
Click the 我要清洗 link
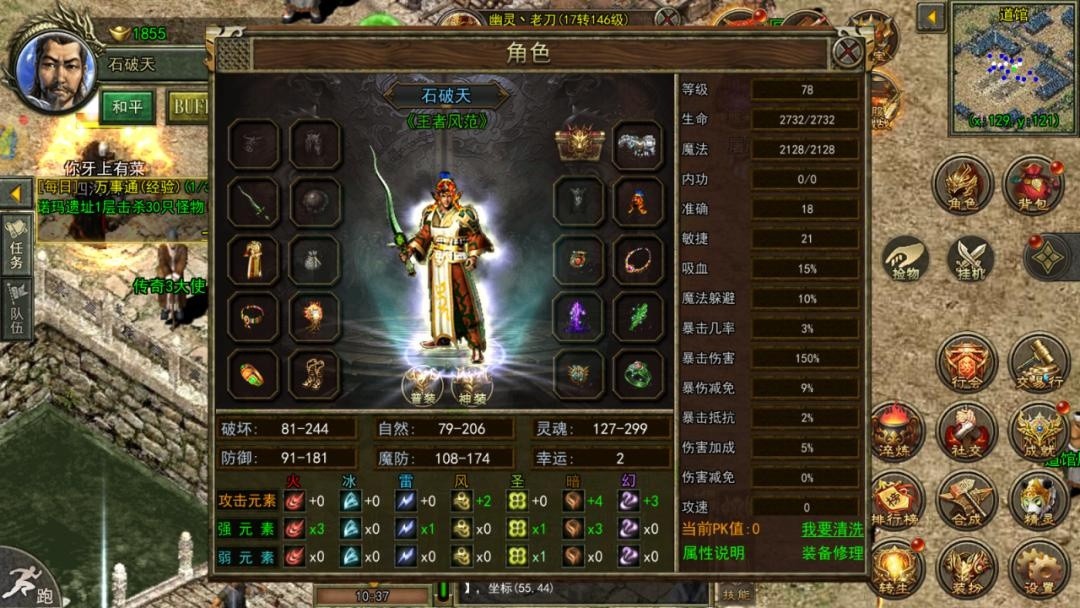pos(831,529)
